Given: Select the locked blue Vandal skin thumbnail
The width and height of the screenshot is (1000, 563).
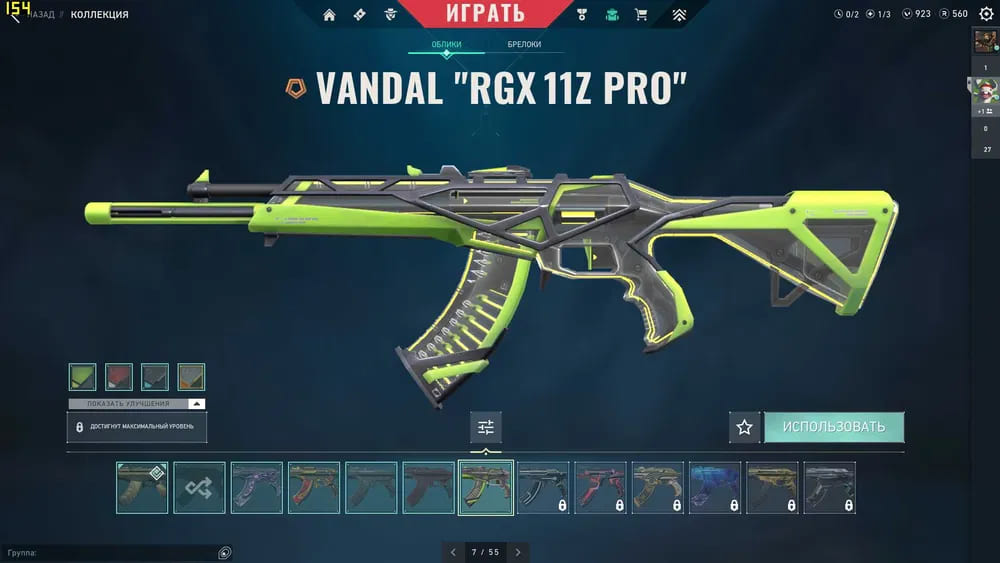Looking at the screenshot, I should (x=715, y=487).
